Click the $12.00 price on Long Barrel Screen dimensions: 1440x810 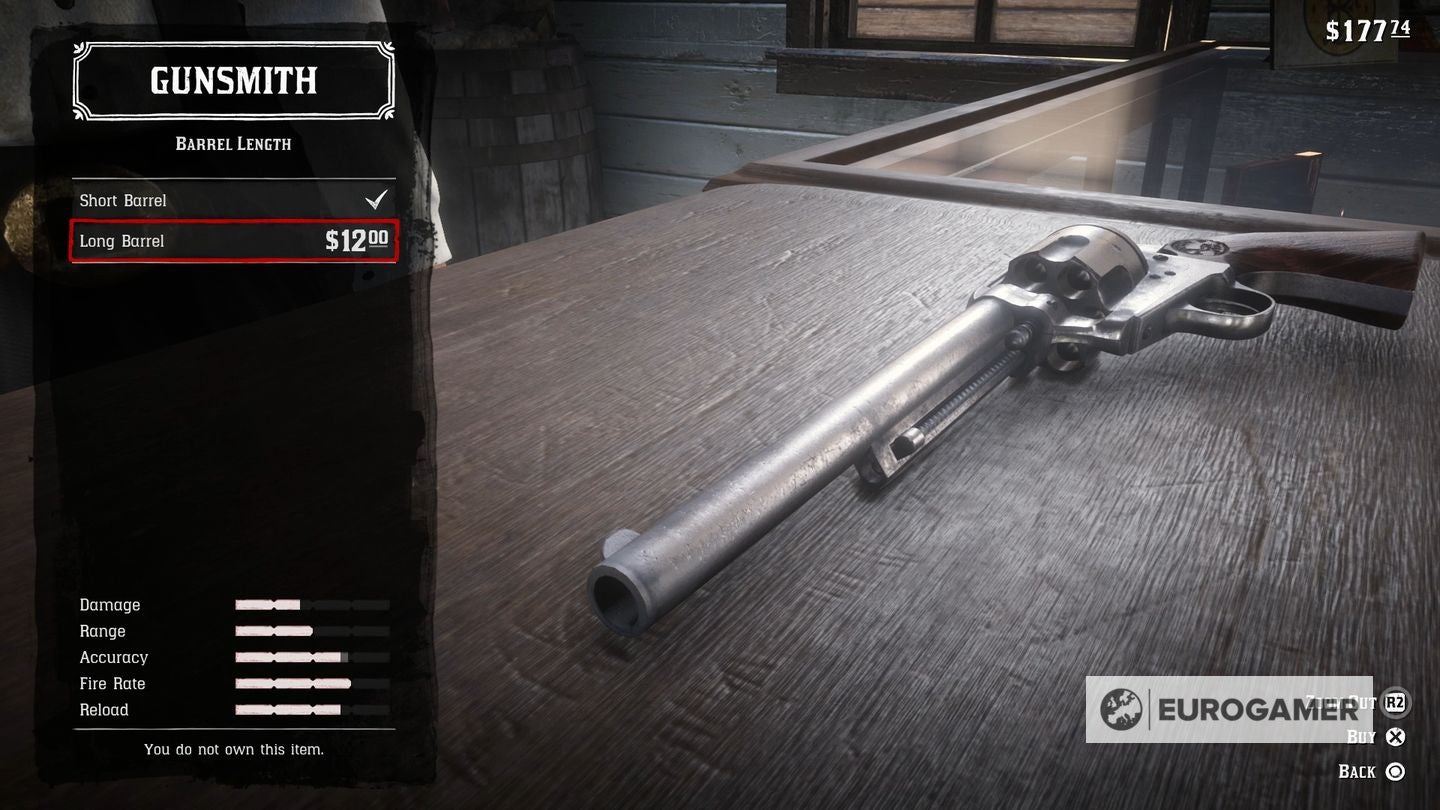pyautogui.click(x=358, y=241)
